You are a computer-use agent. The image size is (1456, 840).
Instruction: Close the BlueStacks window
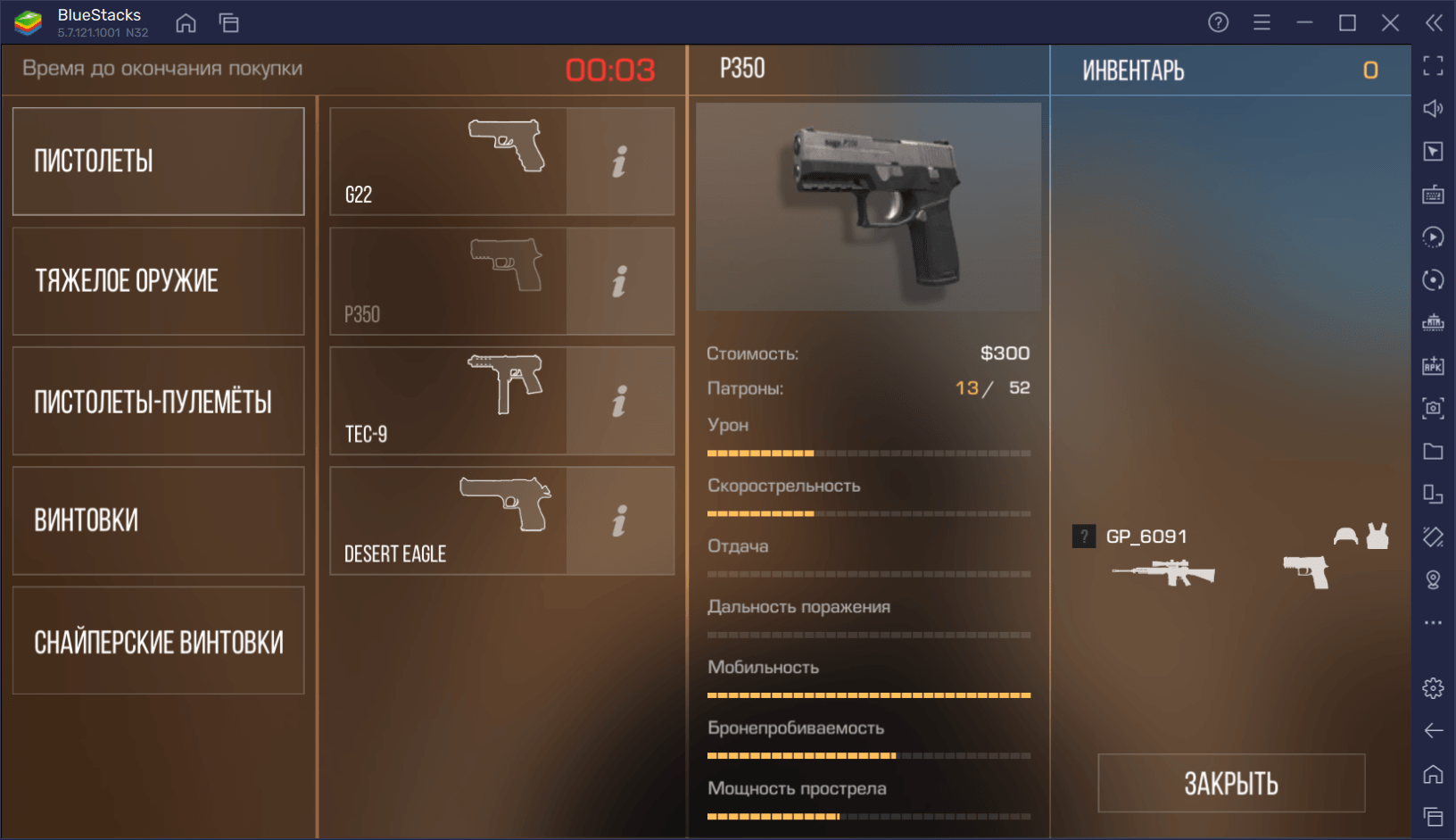(1390, 23)
